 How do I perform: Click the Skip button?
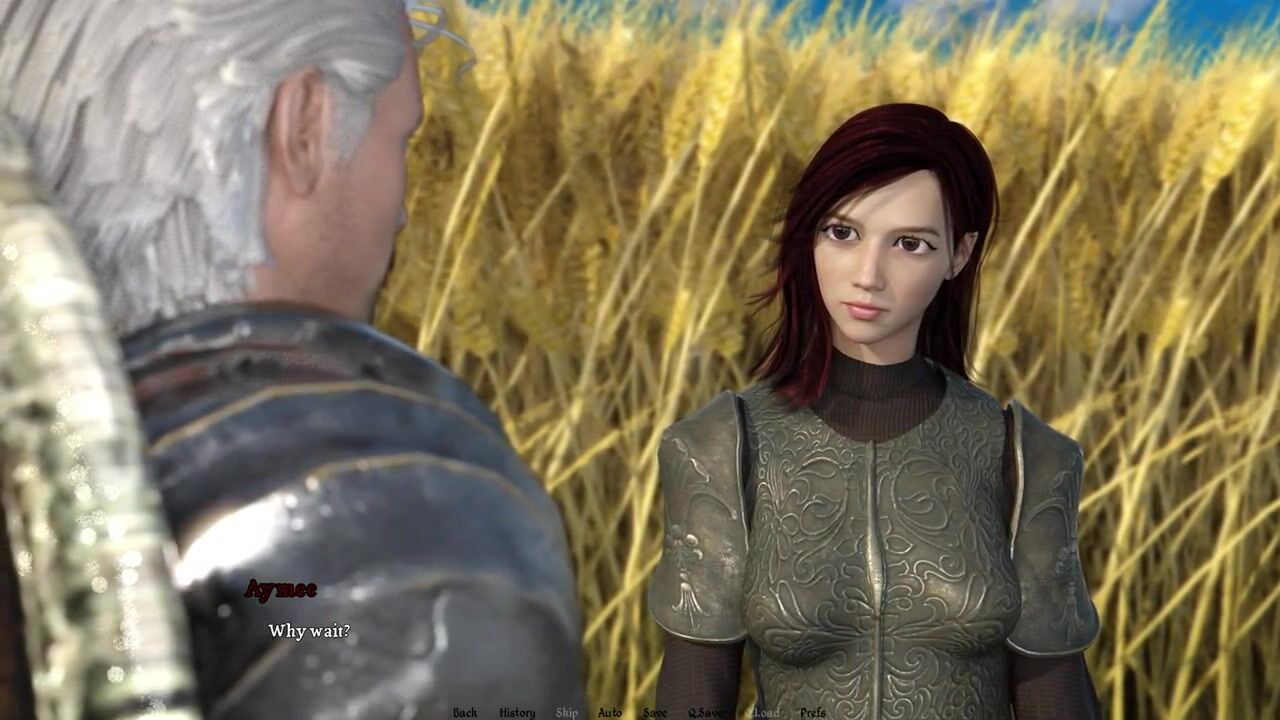click(x=567, y=712)
